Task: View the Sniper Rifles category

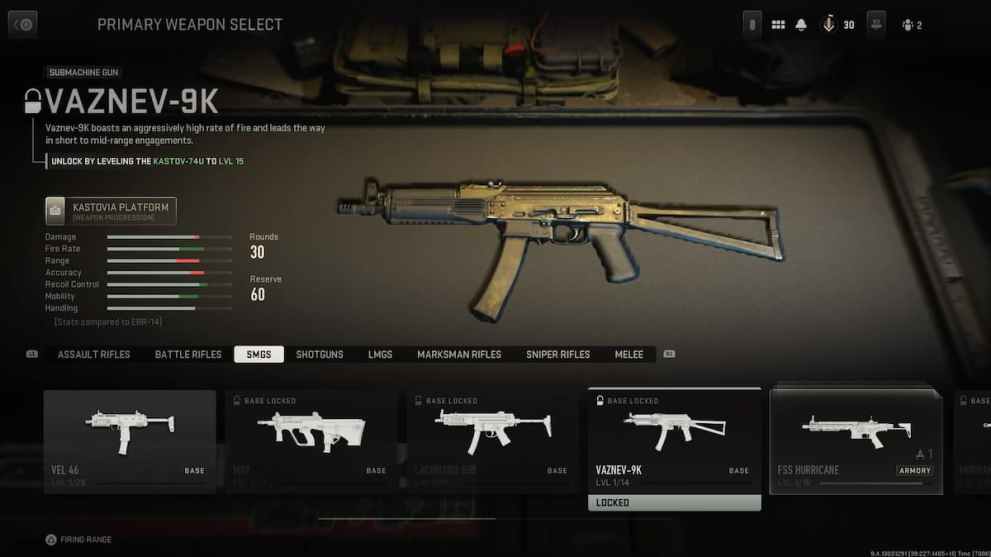Action: tap(558, 355)
